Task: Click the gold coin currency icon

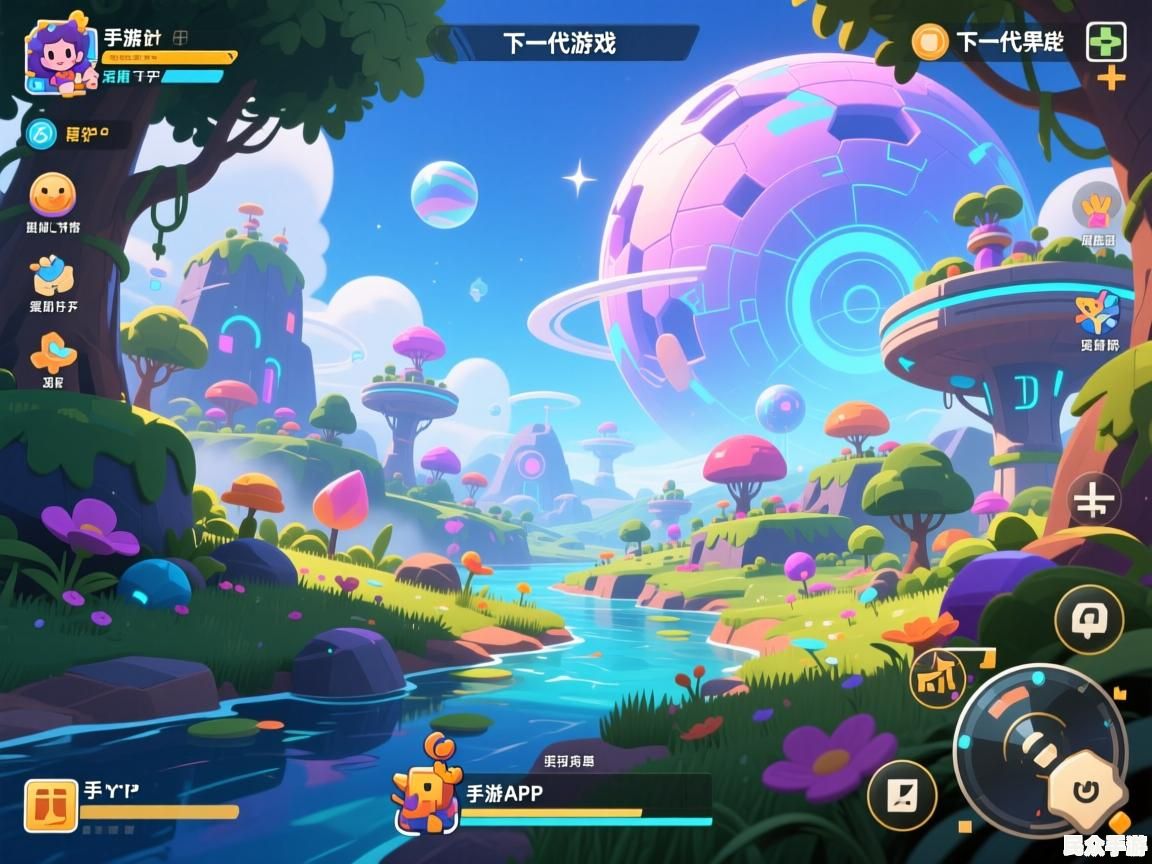Action: (x=930, y=42)
